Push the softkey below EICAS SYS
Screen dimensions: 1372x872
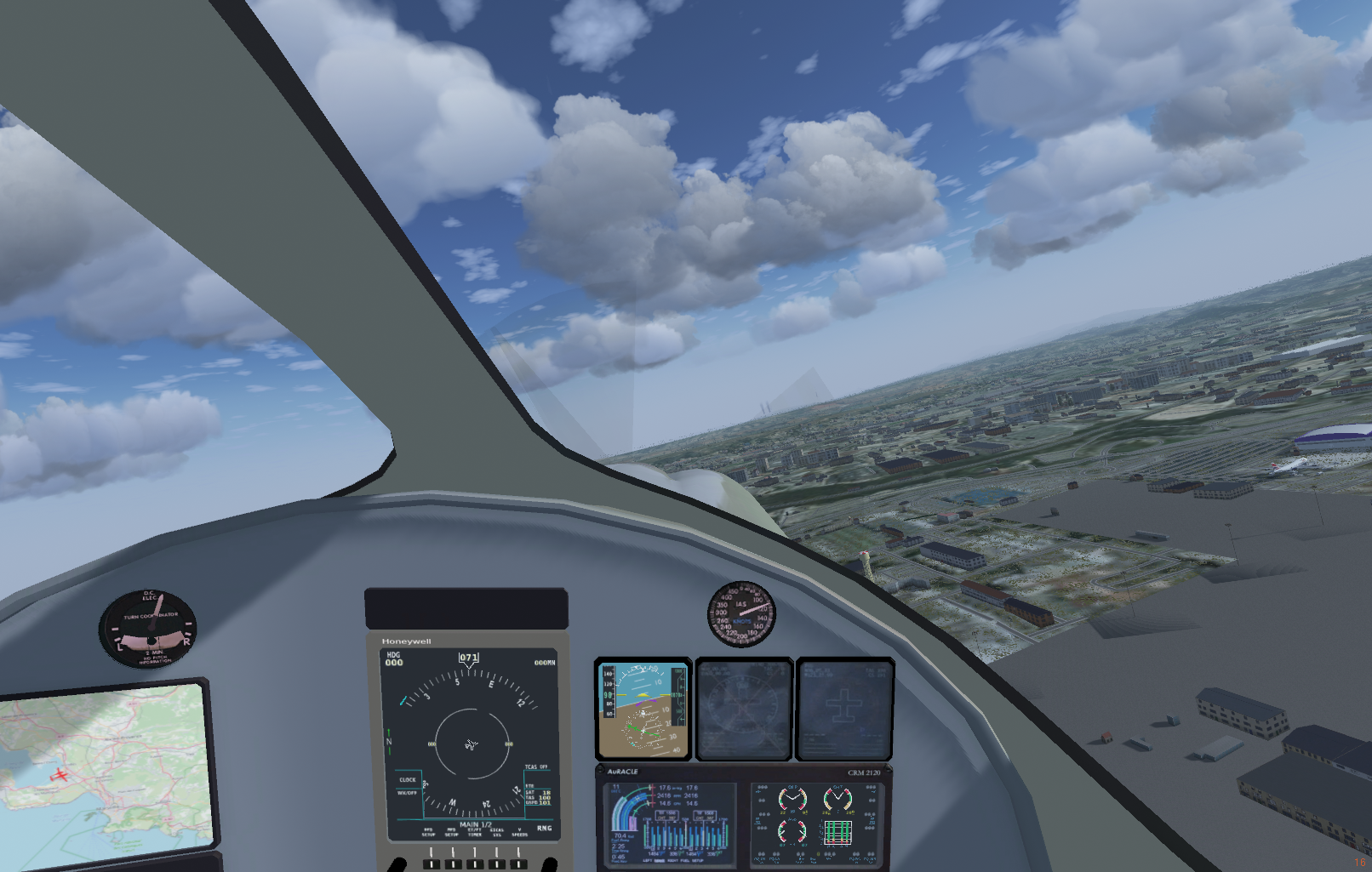(x=497, y=863)
